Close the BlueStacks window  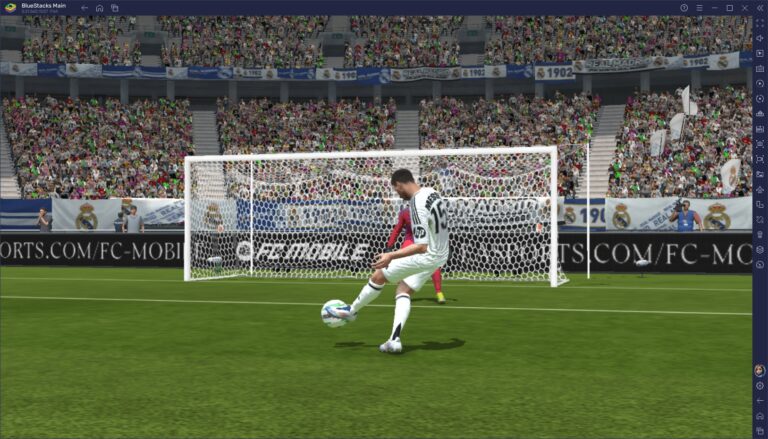(759, 7)
